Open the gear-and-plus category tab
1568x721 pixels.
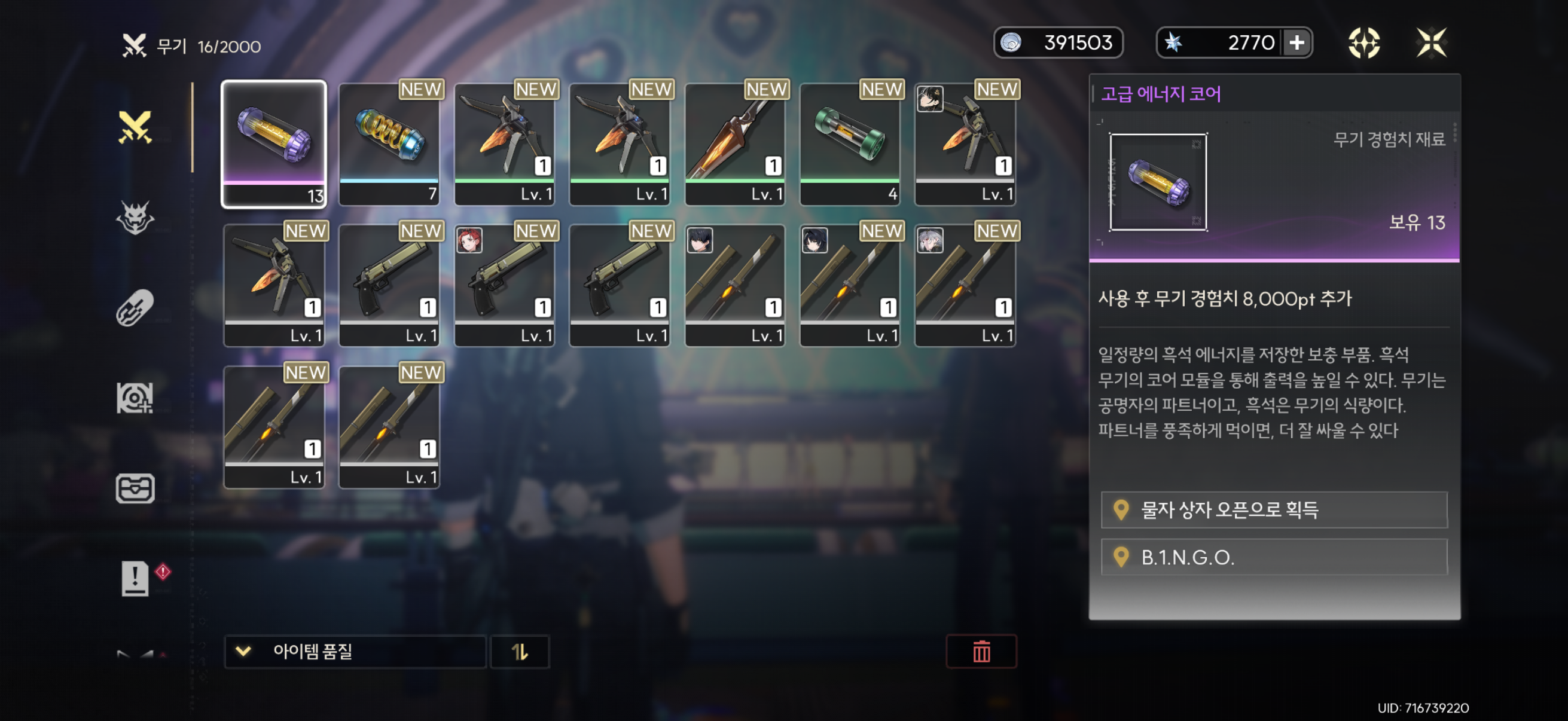point(135,398)
